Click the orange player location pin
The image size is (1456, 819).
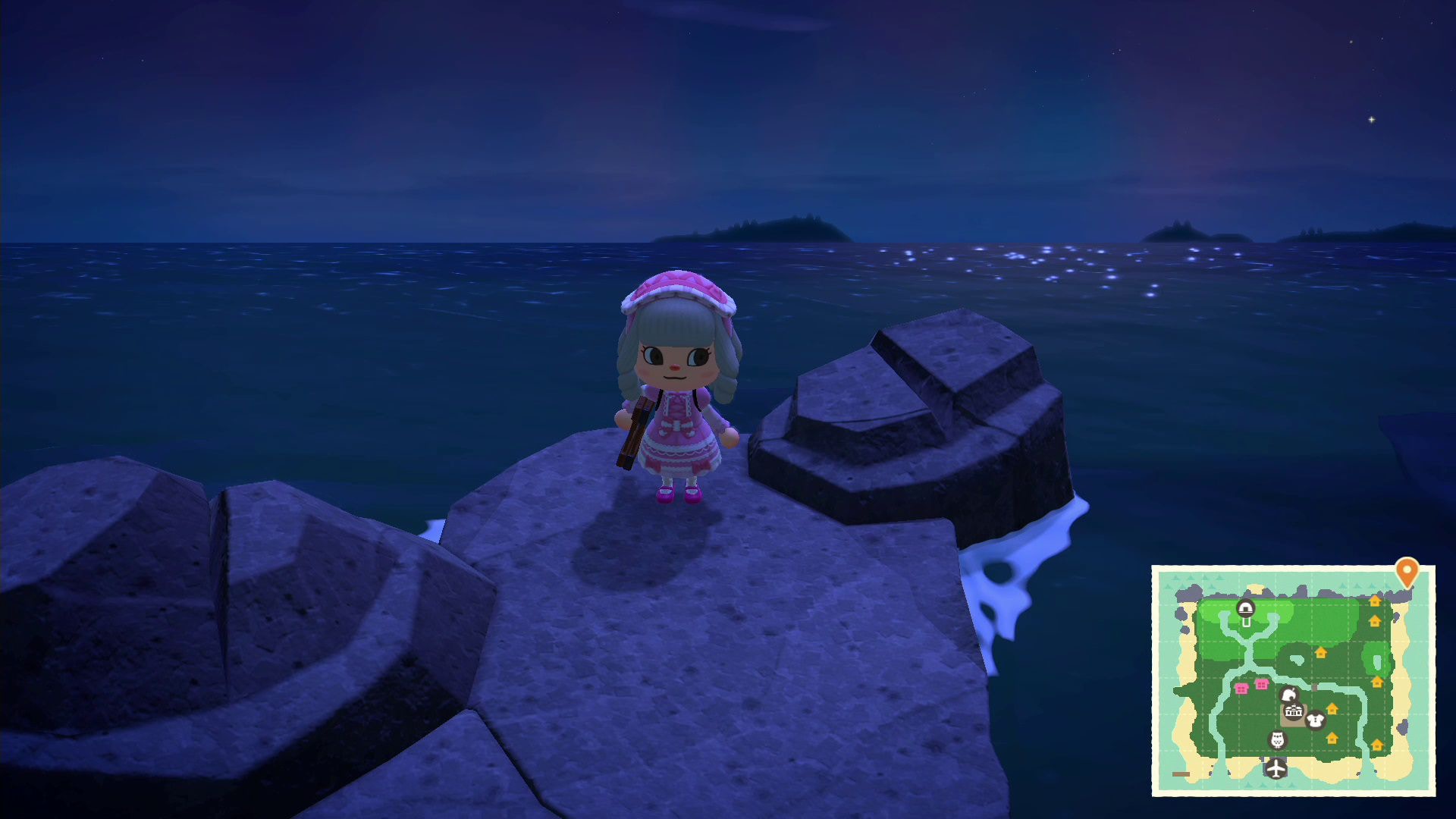[x=1407, y=570]
